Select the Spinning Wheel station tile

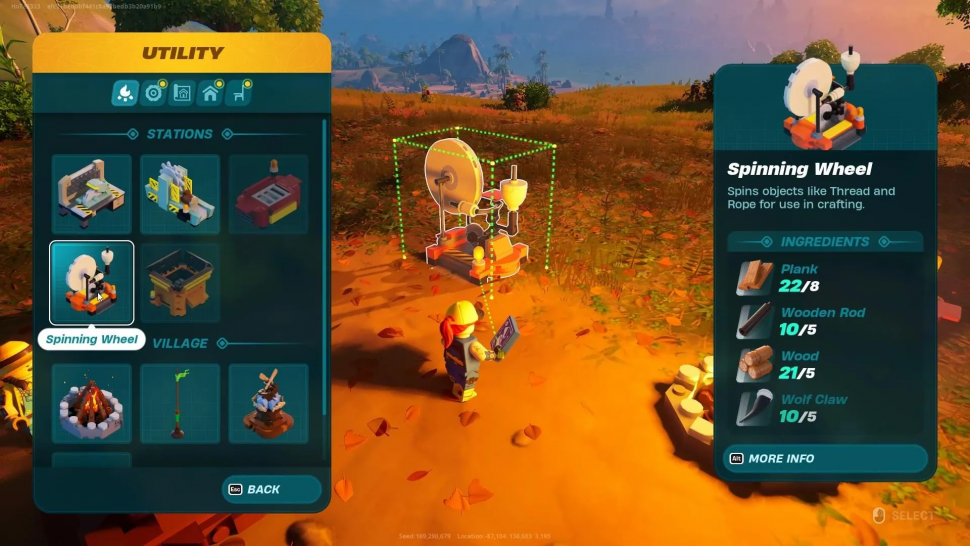click(x=91, y=282)
